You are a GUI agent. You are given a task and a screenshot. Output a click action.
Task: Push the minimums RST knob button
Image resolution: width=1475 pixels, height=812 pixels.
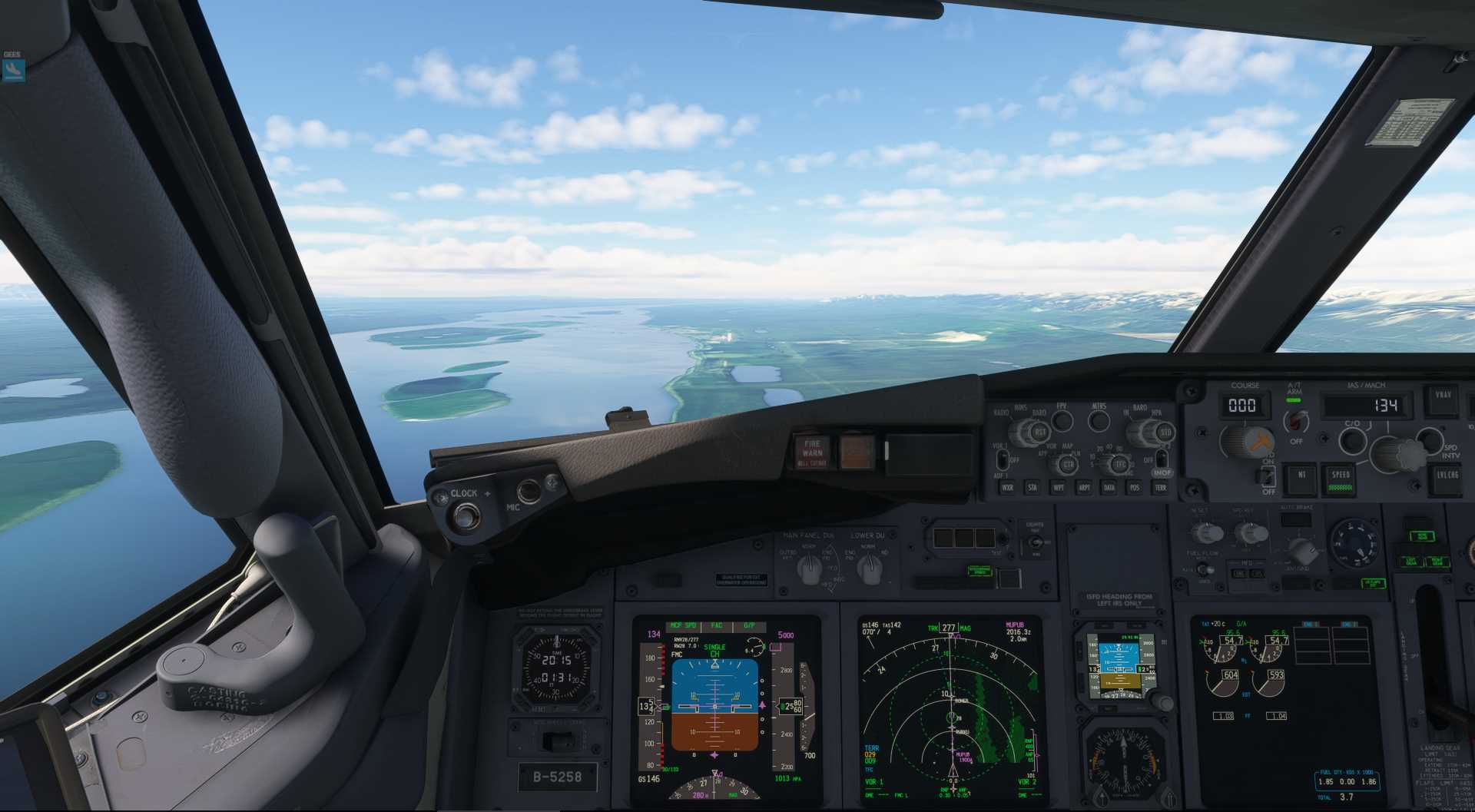tap(1039, 433)
